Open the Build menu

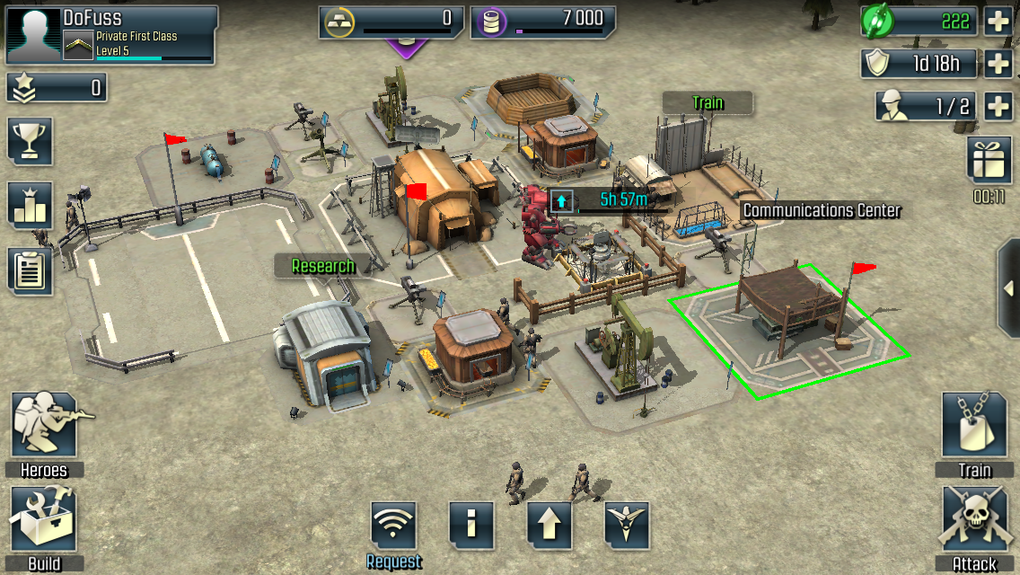pos(44,521)
